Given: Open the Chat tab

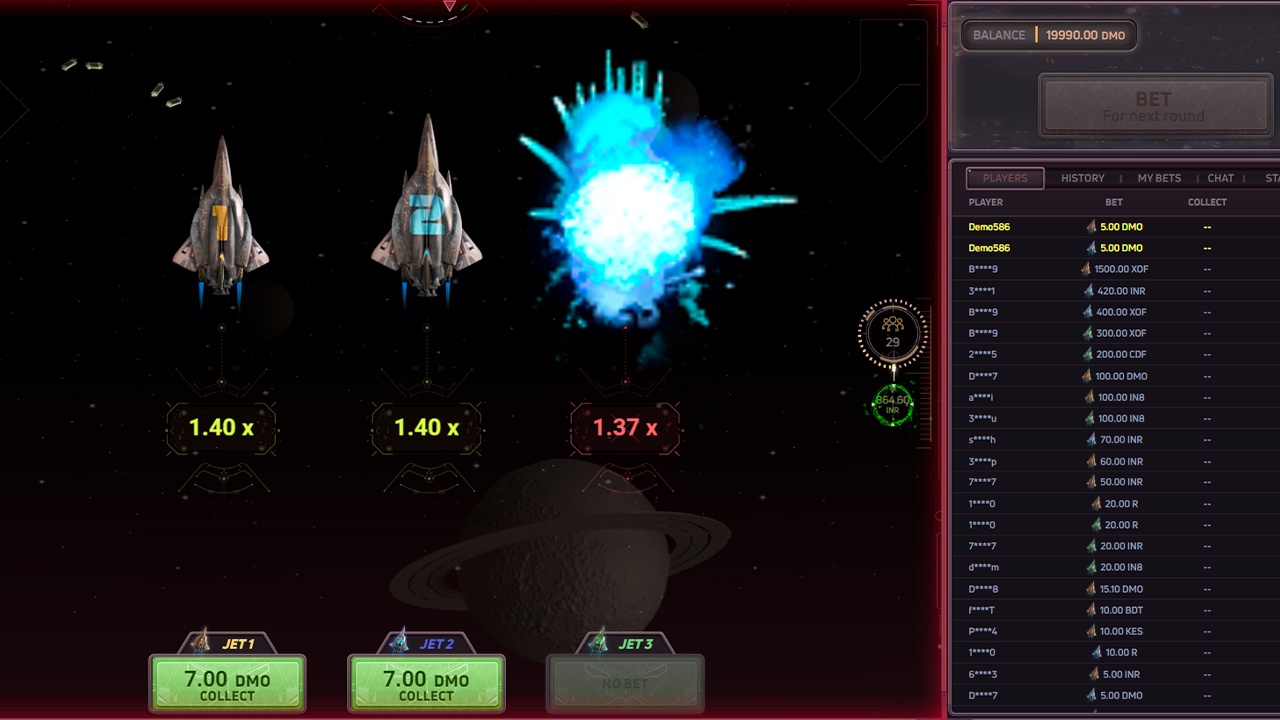Looking at the screenshot, I should (x=1220, y=178).
